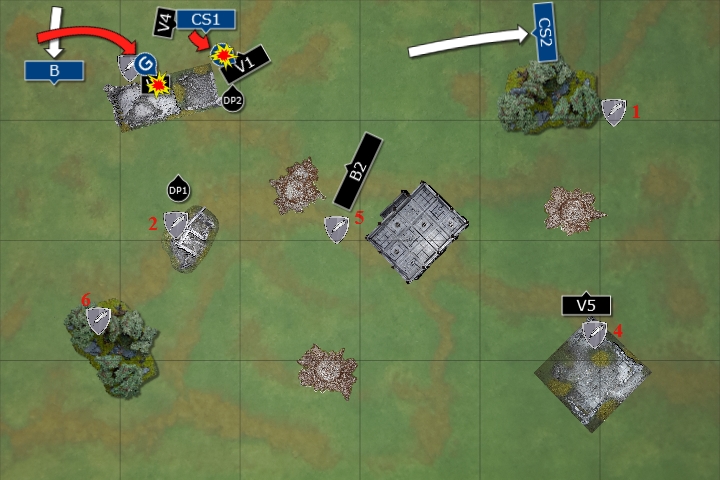Screen dimensions: 720x480
Task: Choose the DP2 unit marker
Action: (232, 99)
